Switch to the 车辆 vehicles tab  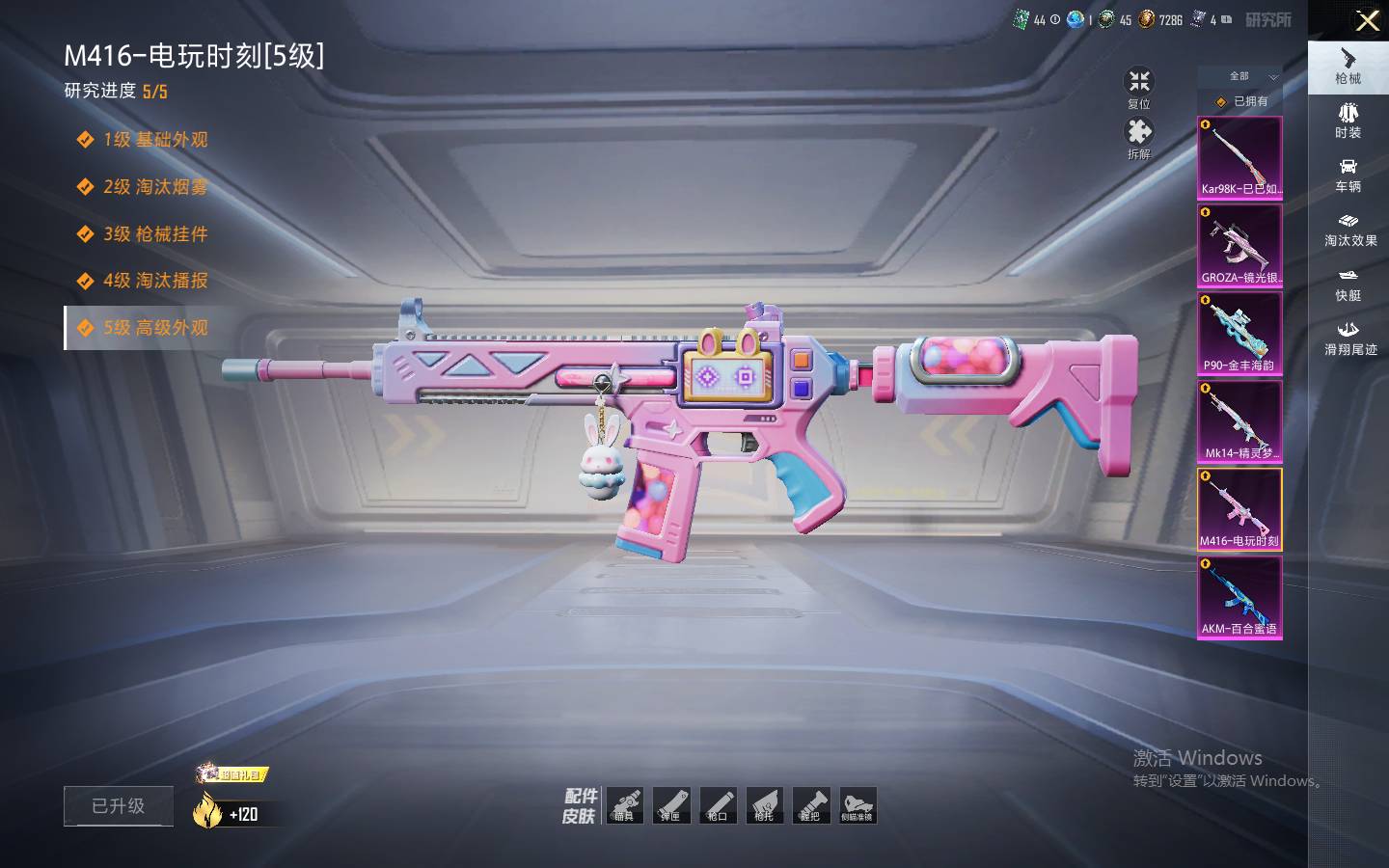pos(1348,175)
